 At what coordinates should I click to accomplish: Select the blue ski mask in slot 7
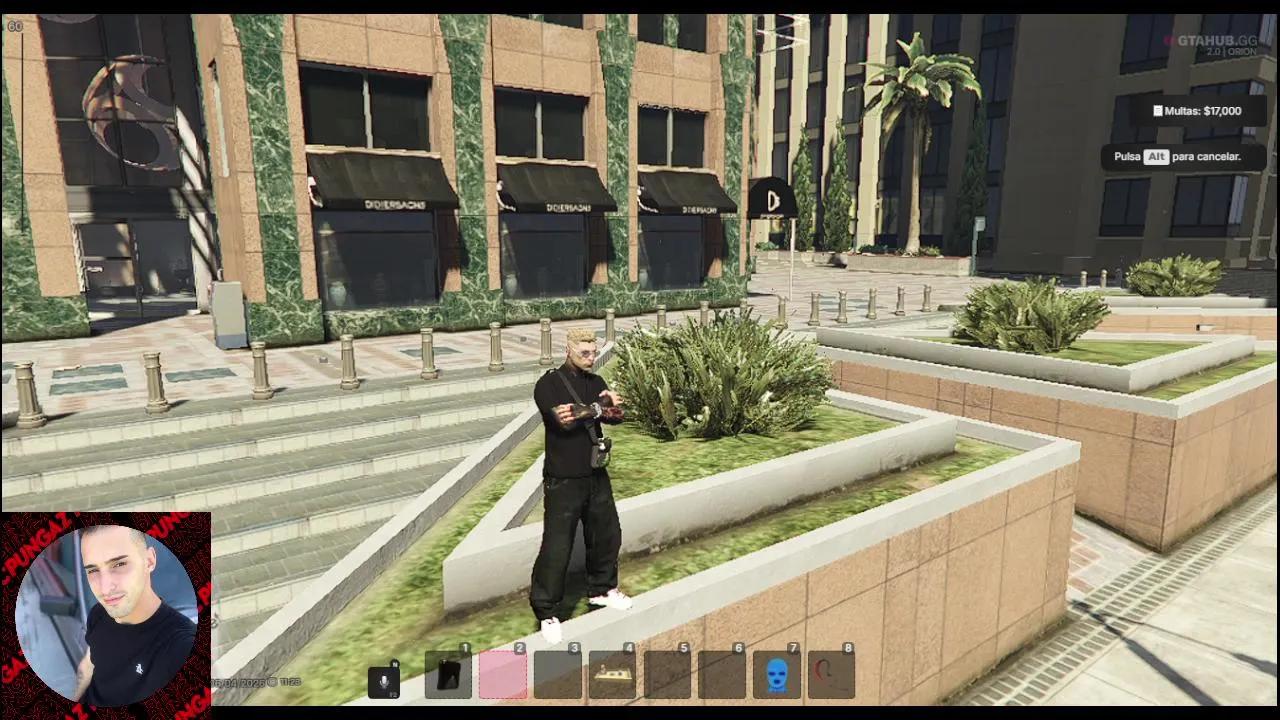click(x=778, y=675)
